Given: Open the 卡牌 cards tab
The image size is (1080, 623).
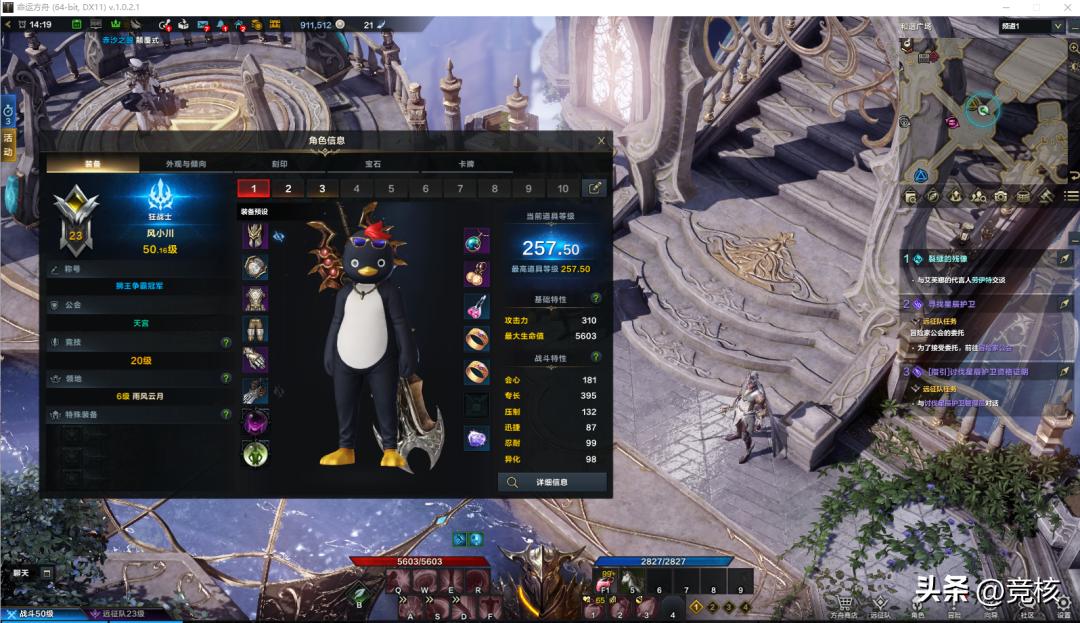Looking at the screenshot, I should (466, 163).
